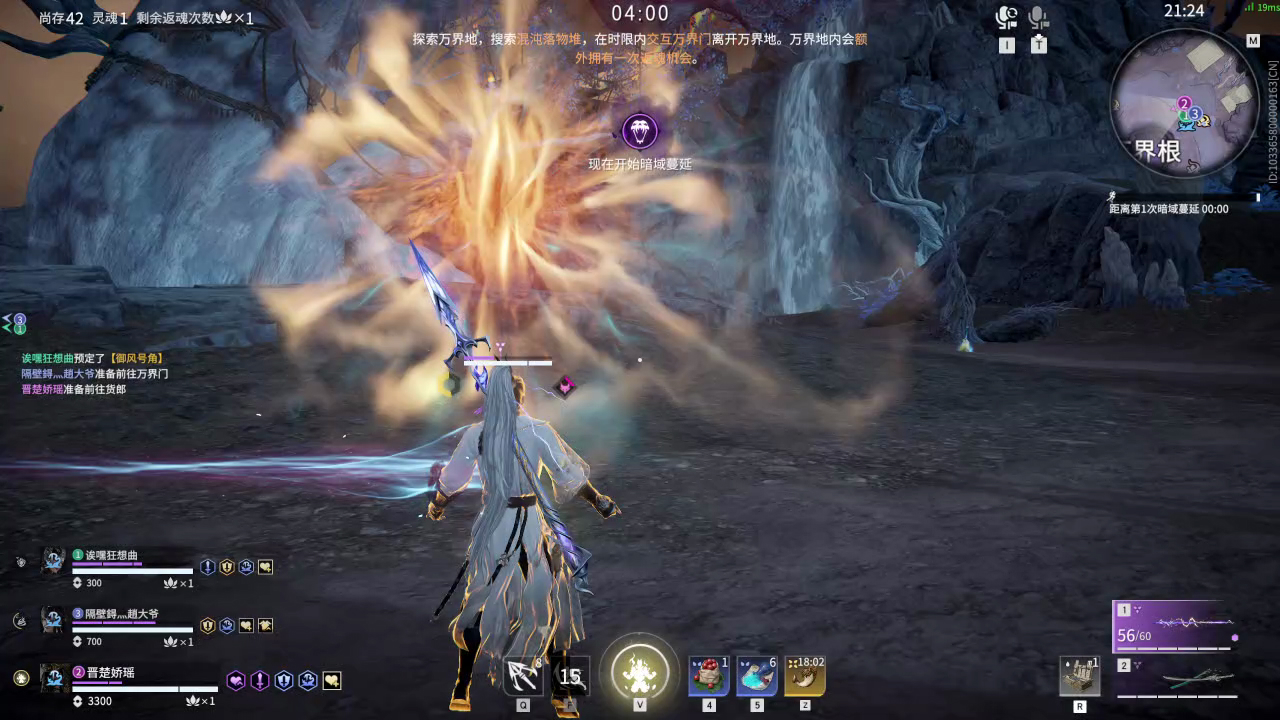Viewport: 1280px width, 720px height.
Task: Expand the minimap using the M button
Action: point(1253,42)
